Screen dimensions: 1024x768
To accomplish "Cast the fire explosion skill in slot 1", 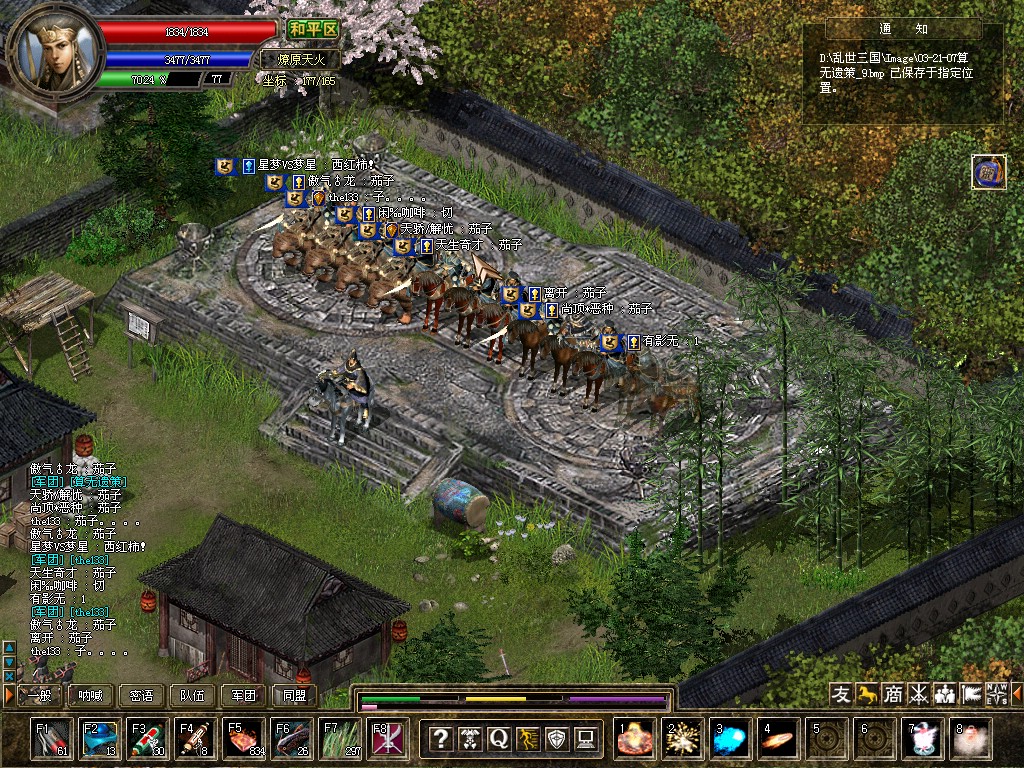I will (635, 738).
